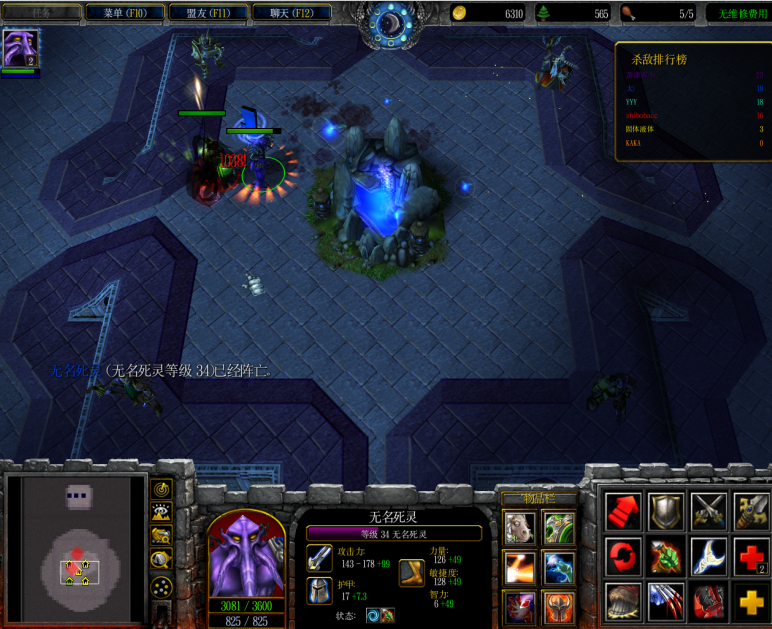The width and height of the screenshot is (772, 629).
Task: Open the 盟友 (F11) allies panel
Action: click(194, 13)
